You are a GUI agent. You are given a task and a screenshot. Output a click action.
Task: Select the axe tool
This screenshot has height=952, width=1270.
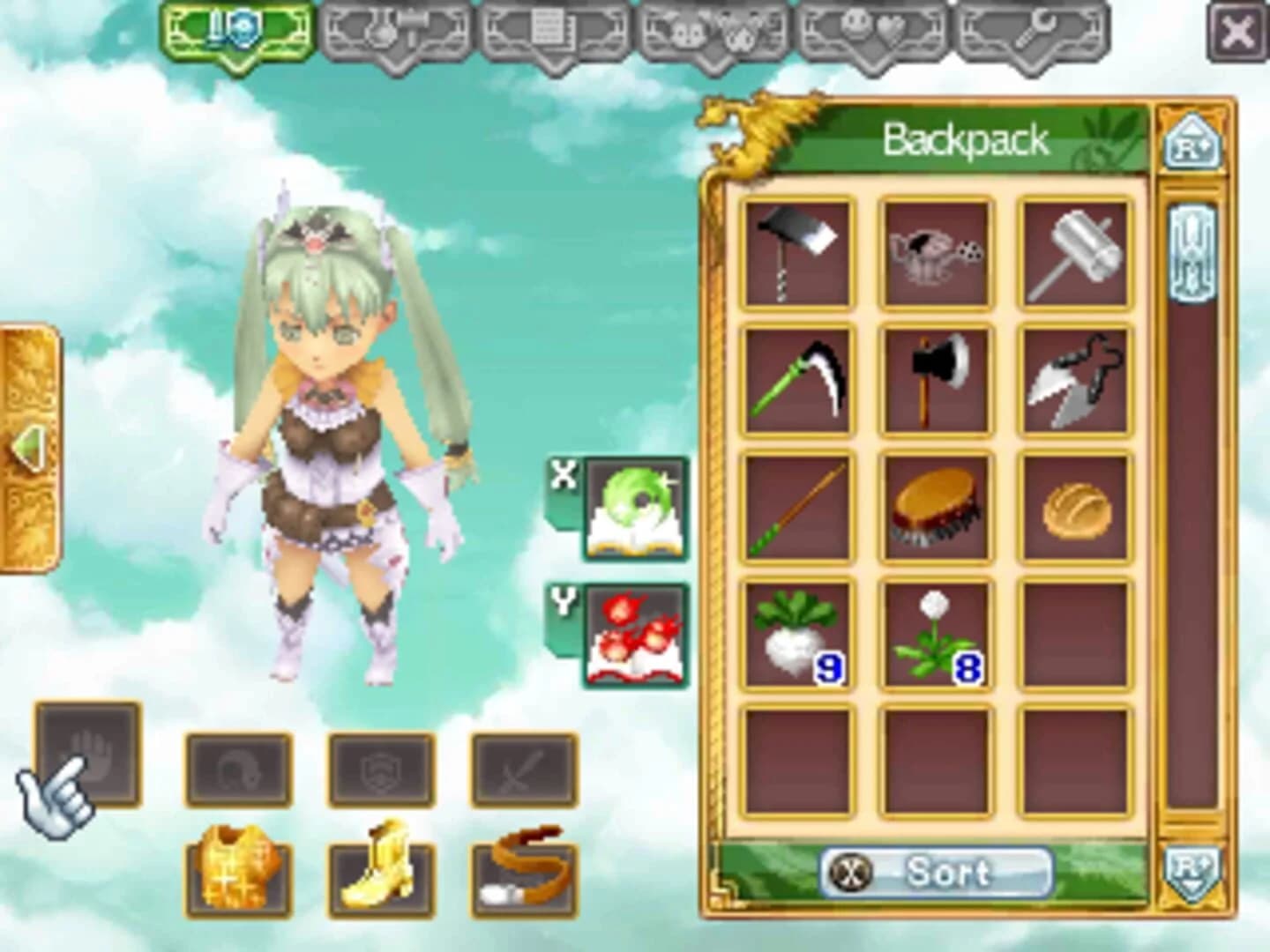tap(935, 379)
